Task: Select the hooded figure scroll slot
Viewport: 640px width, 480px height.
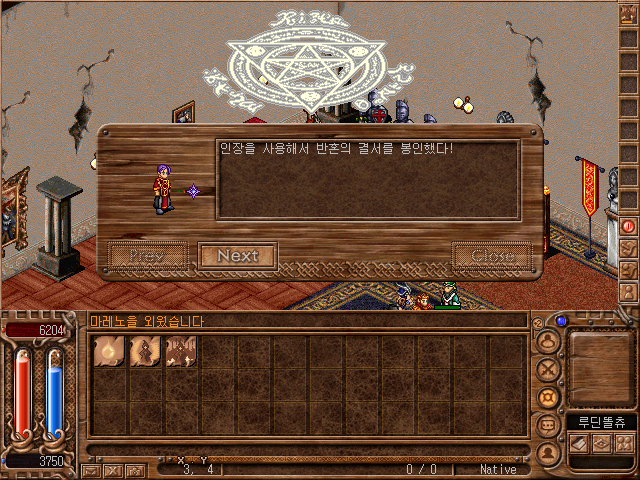Action: coord(145,352)
